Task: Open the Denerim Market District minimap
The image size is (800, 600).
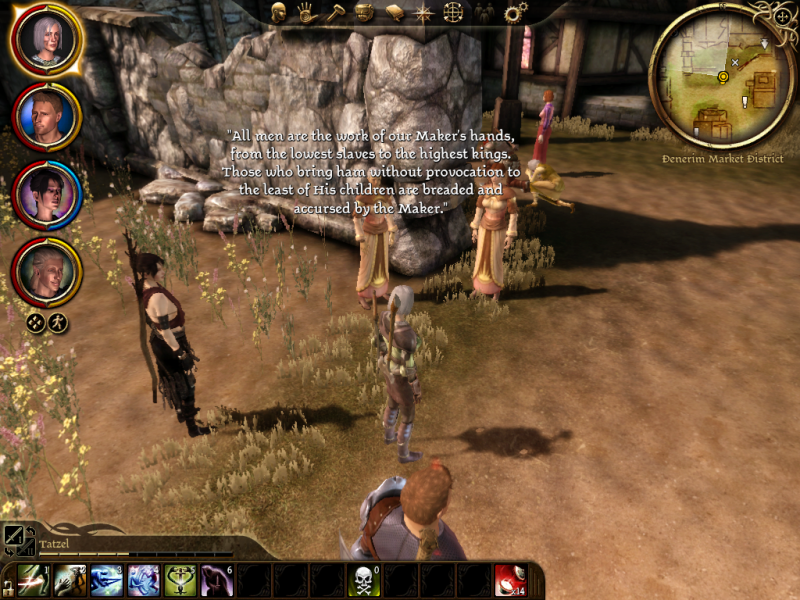Action: 722,75
